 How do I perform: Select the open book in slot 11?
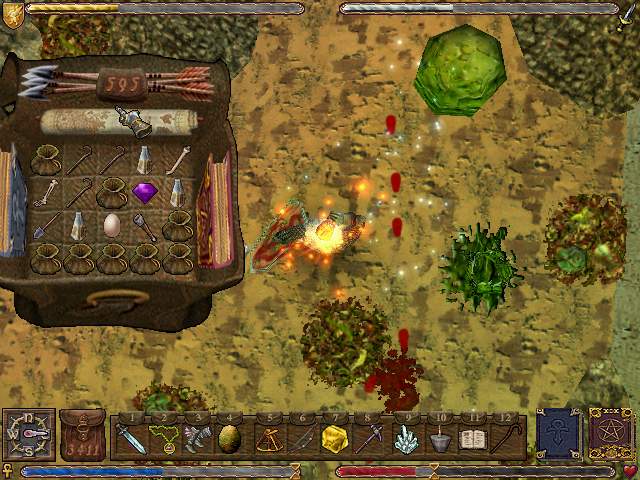point(472,438)
